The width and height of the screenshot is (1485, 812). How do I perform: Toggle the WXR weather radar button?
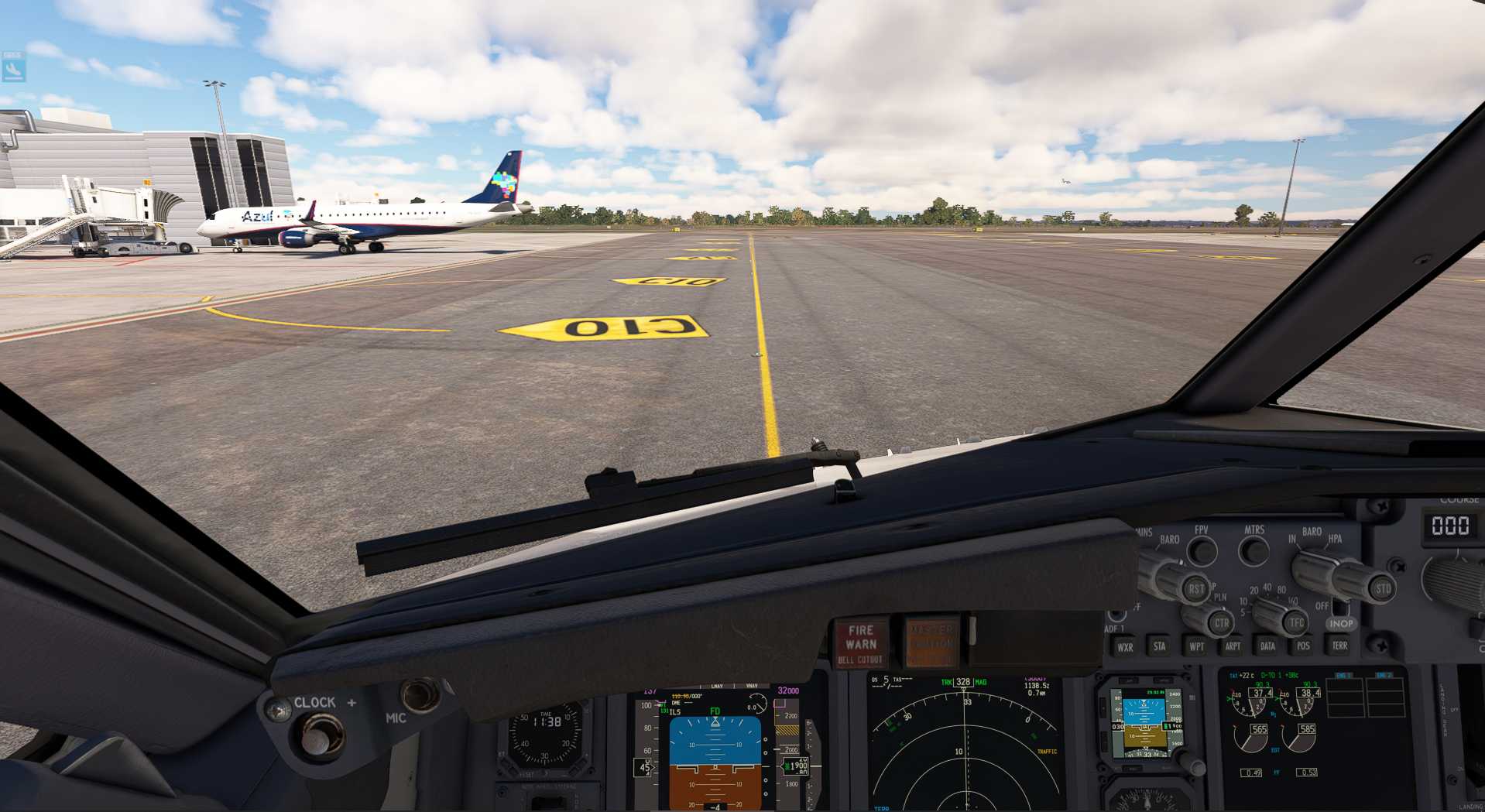[x=1125, y=647]
